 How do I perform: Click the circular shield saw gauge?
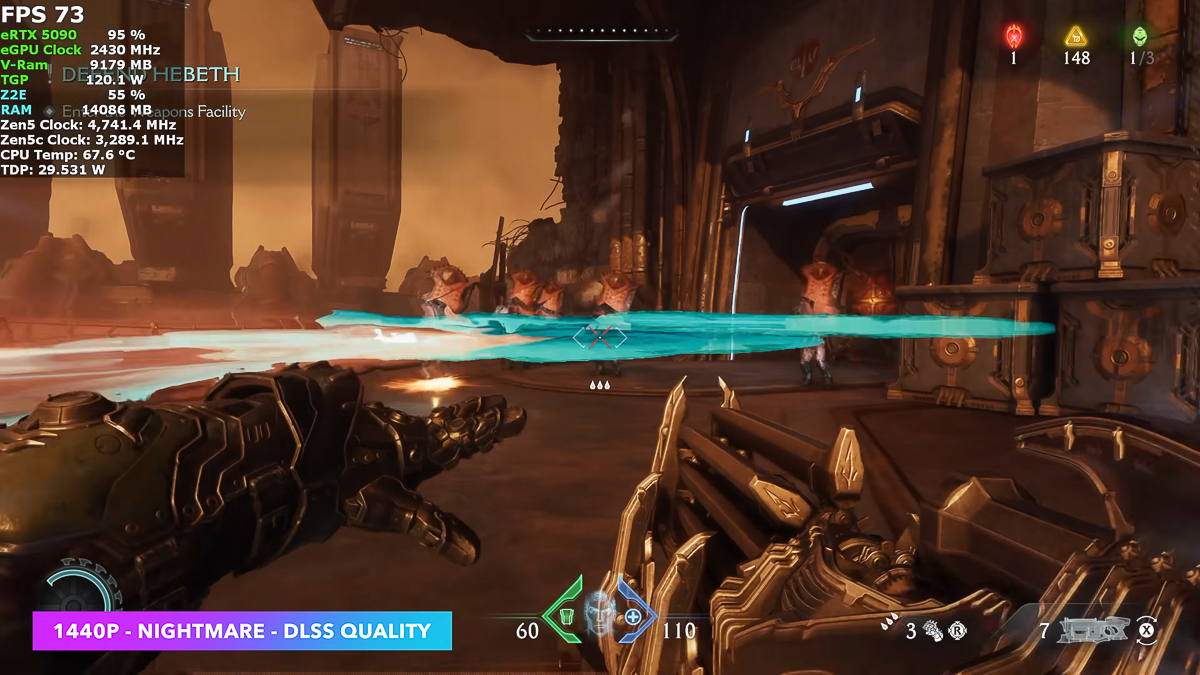point(80,588)
